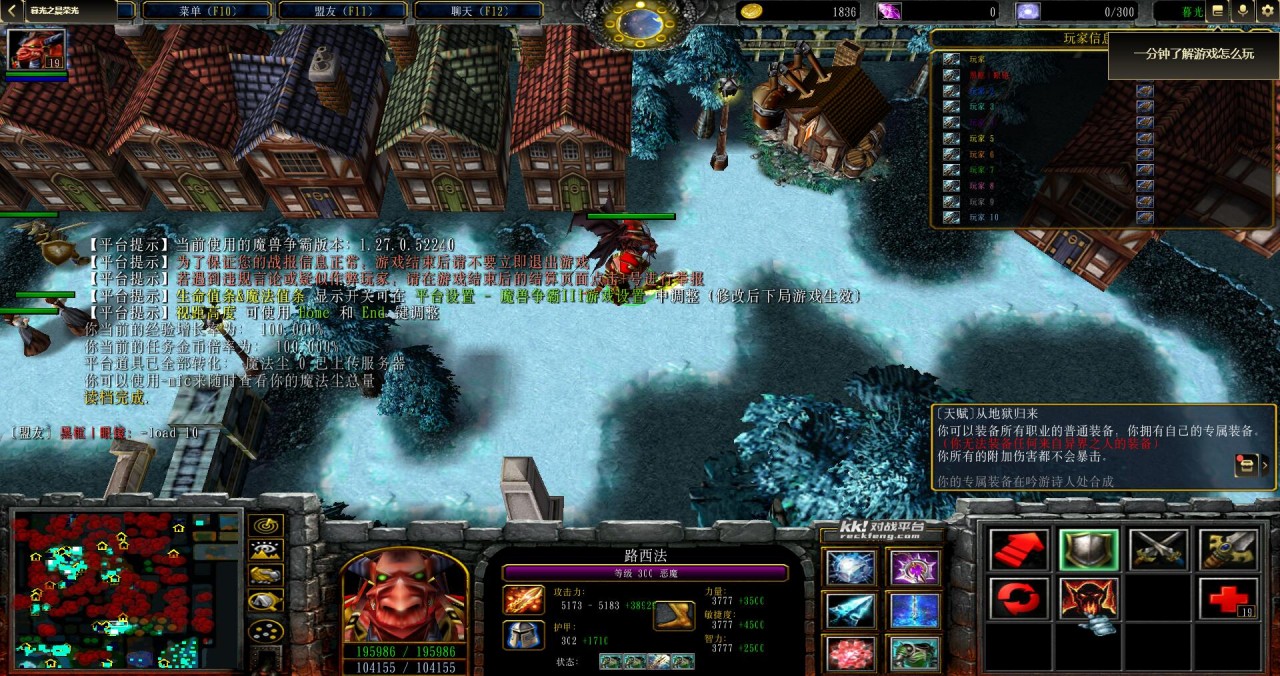Toggle minimap terrain display button
1280x676 pixels.
[x=265, y=550]
